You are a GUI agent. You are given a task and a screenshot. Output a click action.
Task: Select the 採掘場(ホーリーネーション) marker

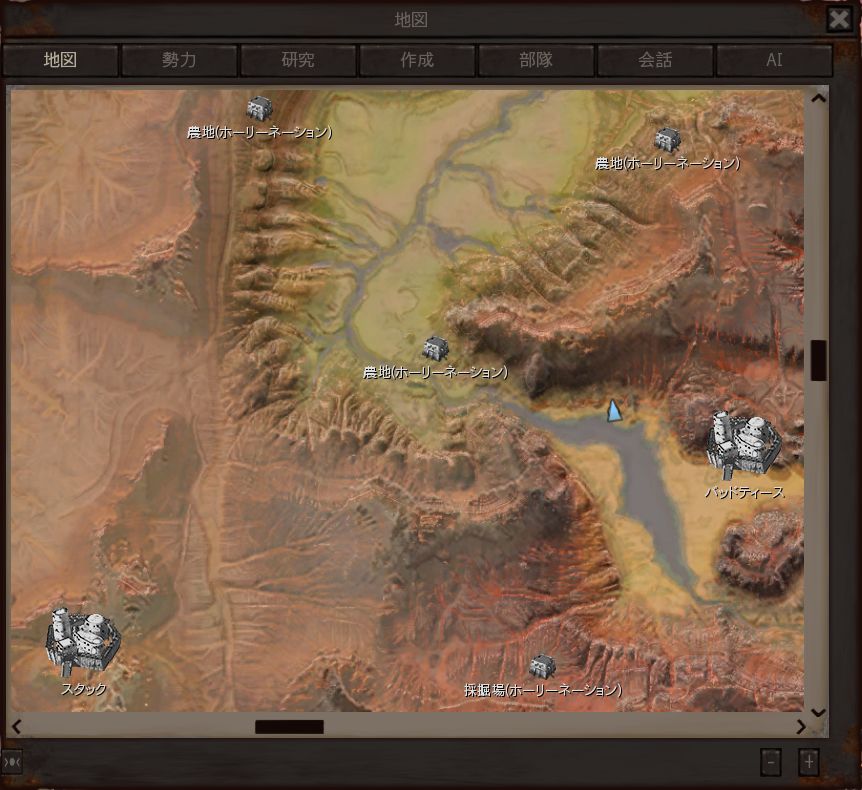click(542, 666)
